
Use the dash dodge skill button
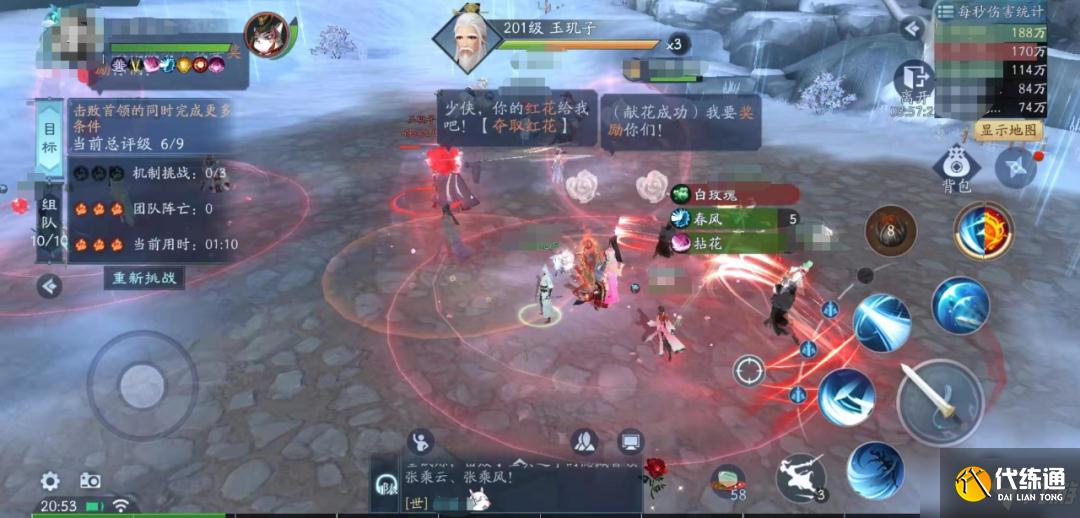801,476
